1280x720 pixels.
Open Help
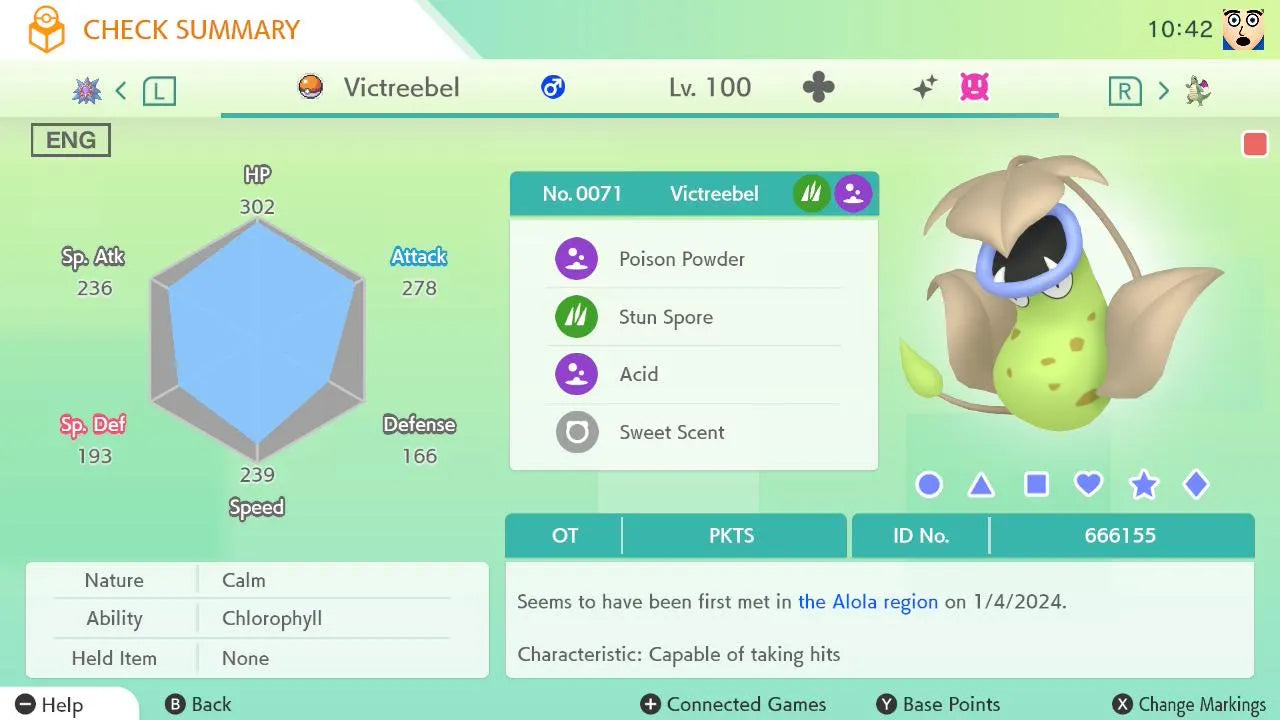coord(50,705)
